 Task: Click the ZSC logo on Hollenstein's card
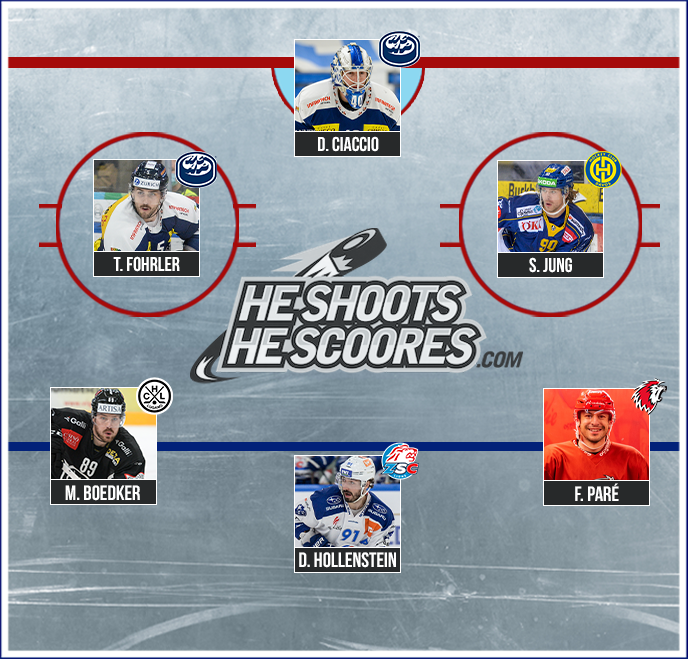click(x=400, y=462)
